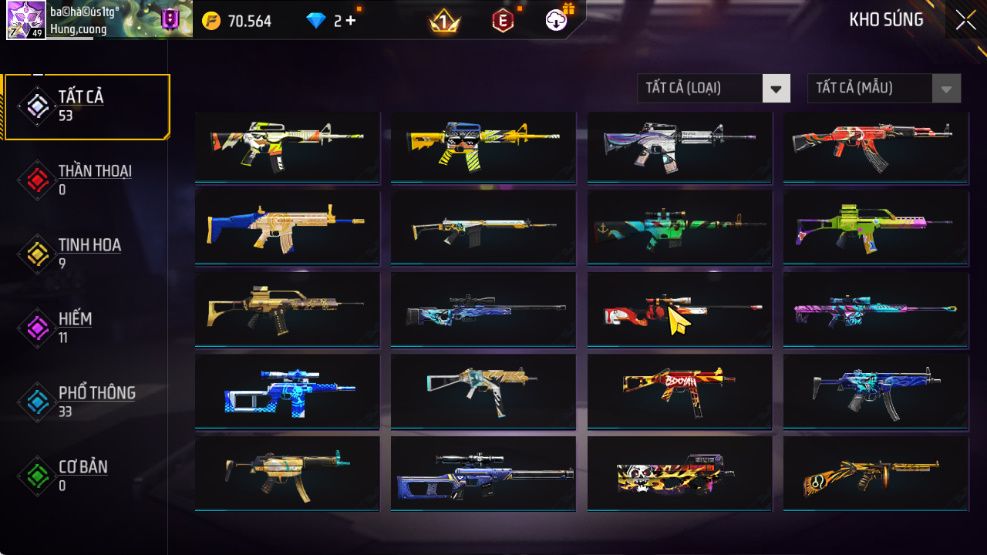Open the gold rank number 1 badge
987x555 pixels.
tap(444, 20)
